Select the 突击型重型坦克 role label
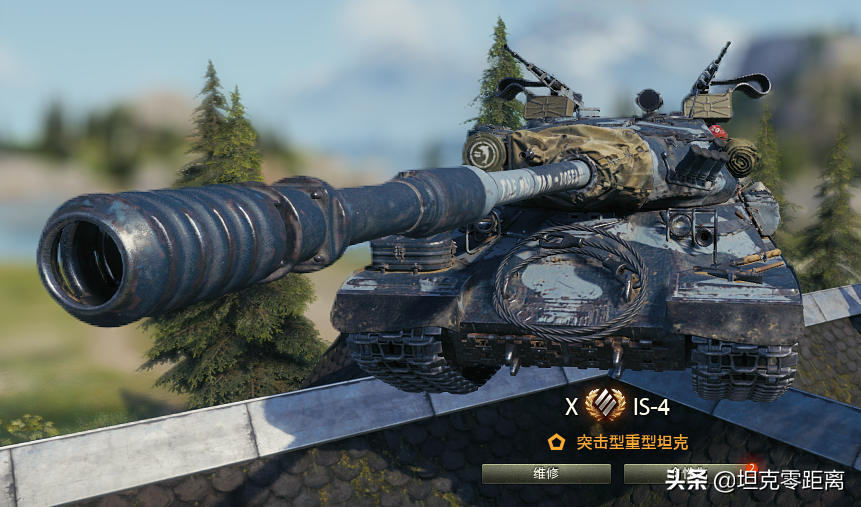The height and width of the screenshot is (507, 861). (632, 442)
